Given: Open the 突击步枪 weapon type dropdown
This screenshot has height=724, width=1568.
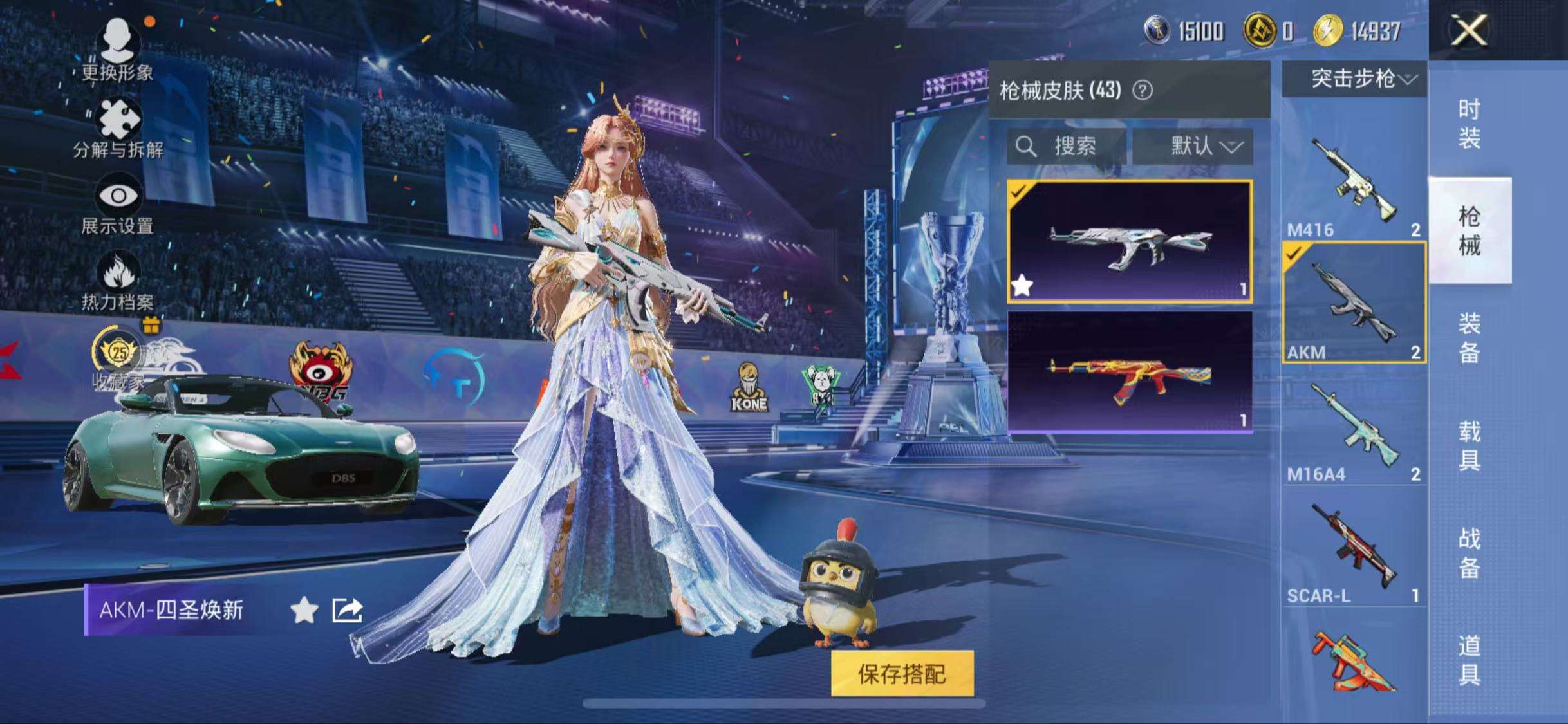Looking at the screenshot, I should (x=1354, y=79).
